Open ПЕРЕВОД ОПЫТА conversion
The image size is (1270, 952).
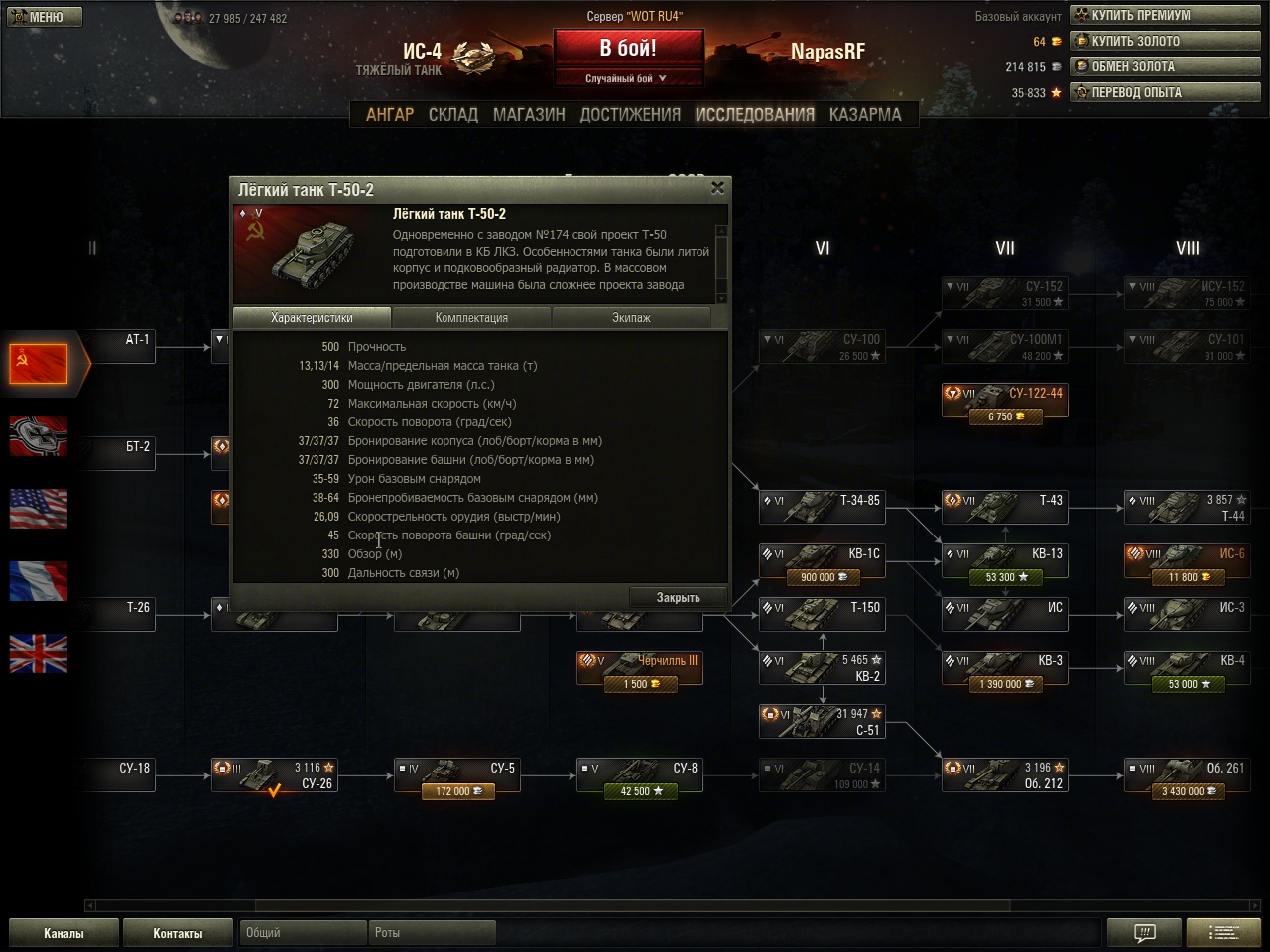pos(1165,92)
